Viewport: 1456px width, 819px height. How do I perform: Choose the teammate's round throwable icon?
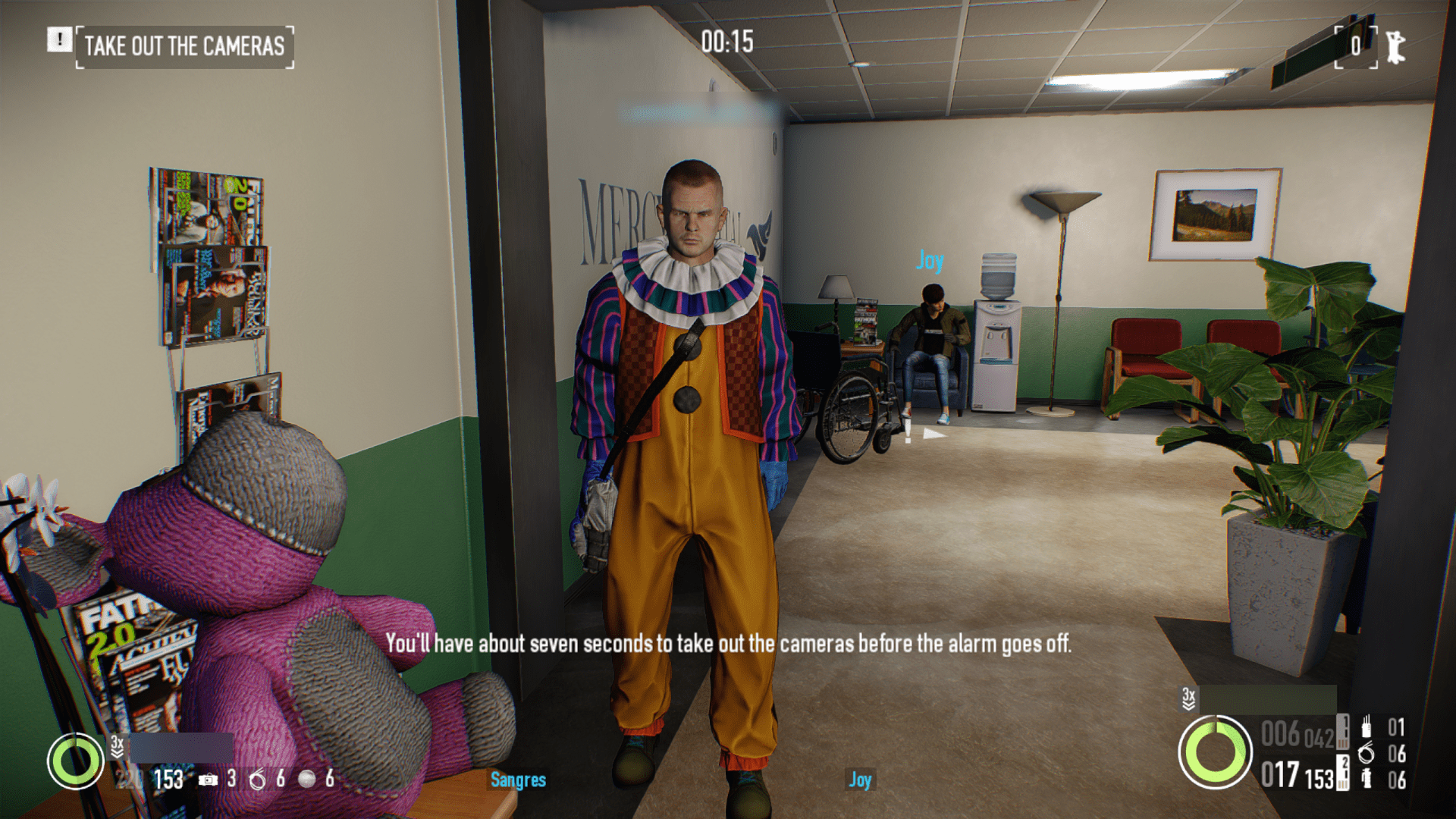[x=306, y=779]
